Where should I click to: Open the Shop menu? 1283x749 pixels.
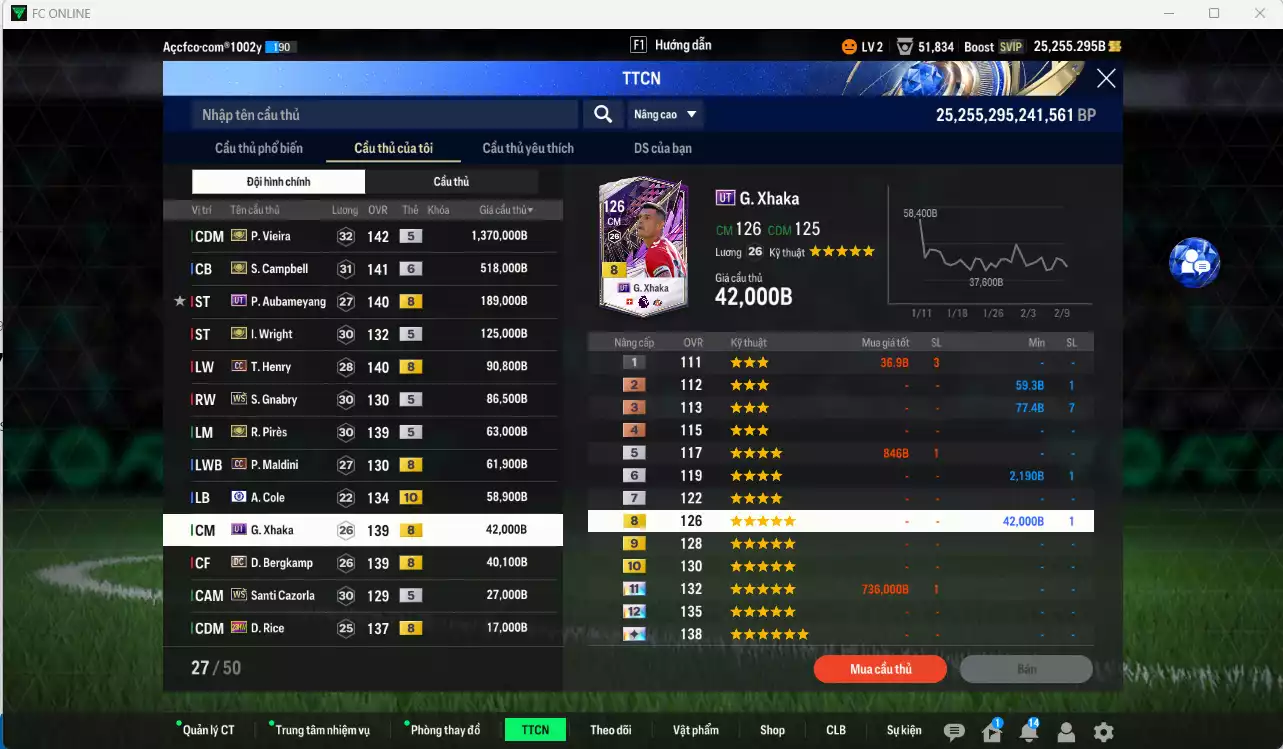click(772, 730)
